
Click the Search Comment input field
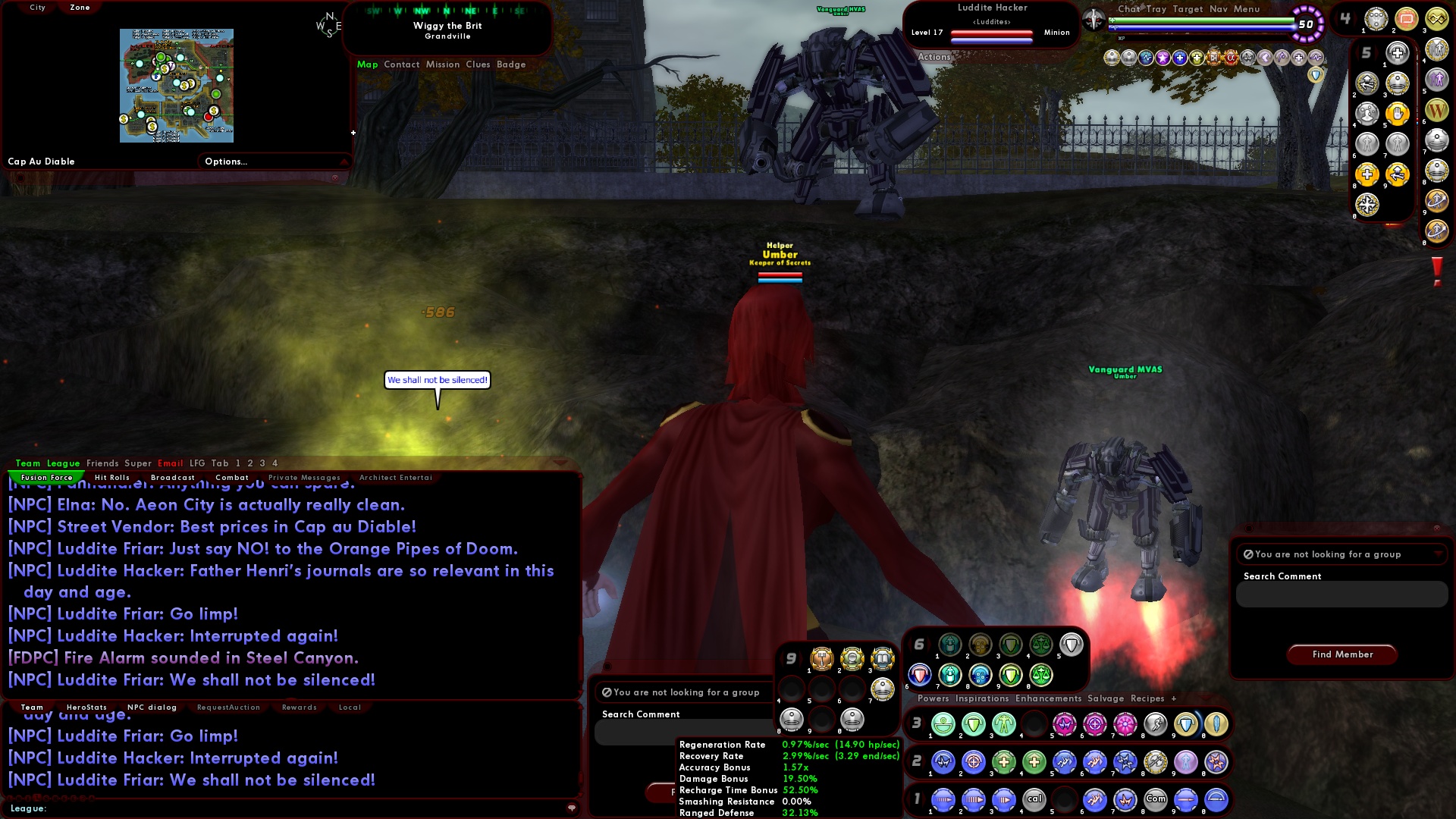tap(1341, 595)
